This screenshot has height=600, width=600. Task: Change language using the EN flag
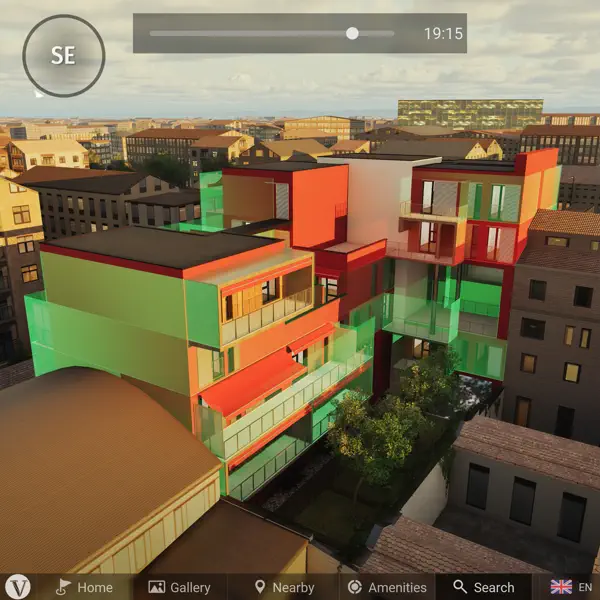572,587
